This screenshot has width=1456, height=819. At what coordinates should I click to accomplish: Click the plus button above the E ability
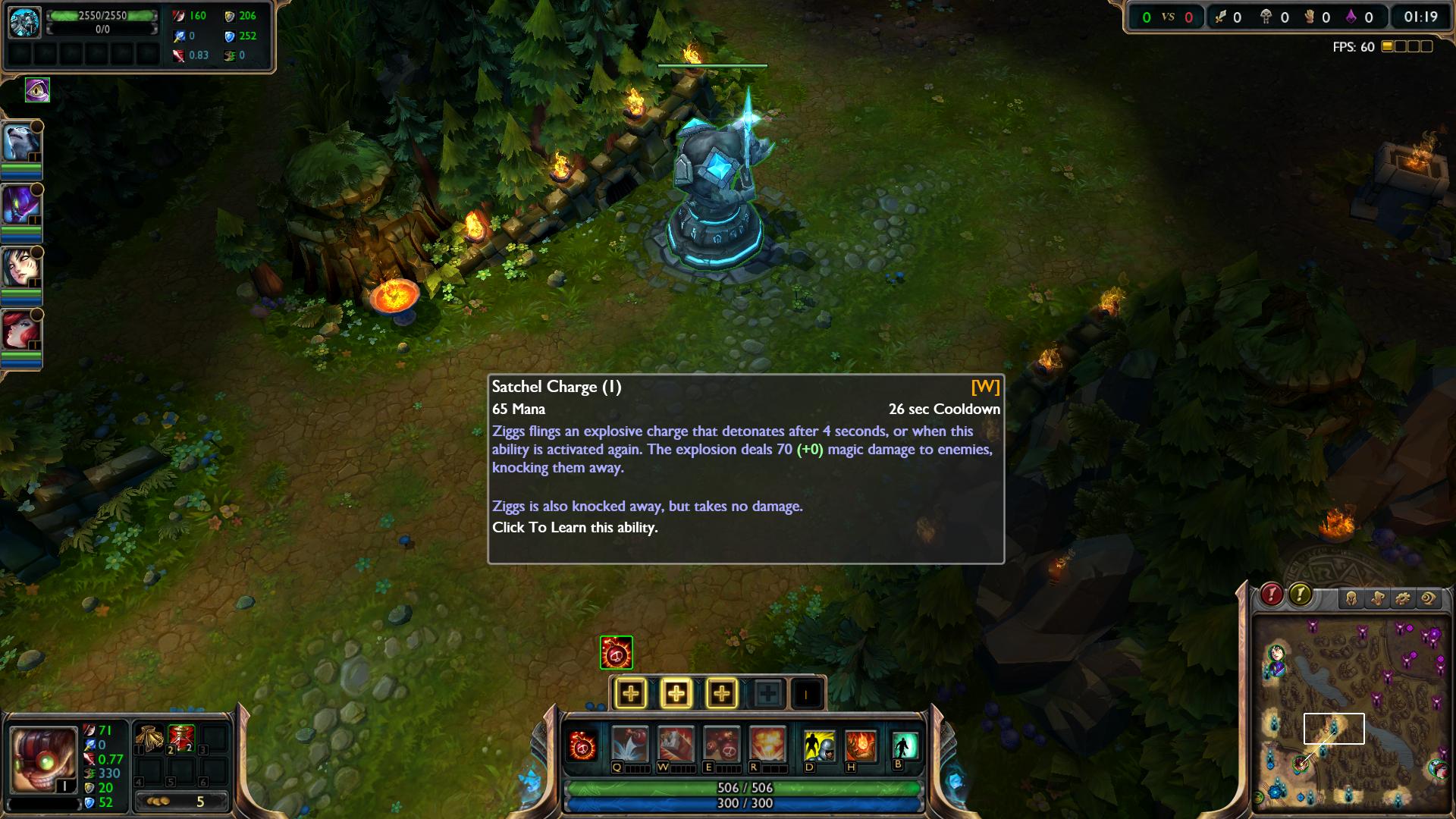coord(721,693)
